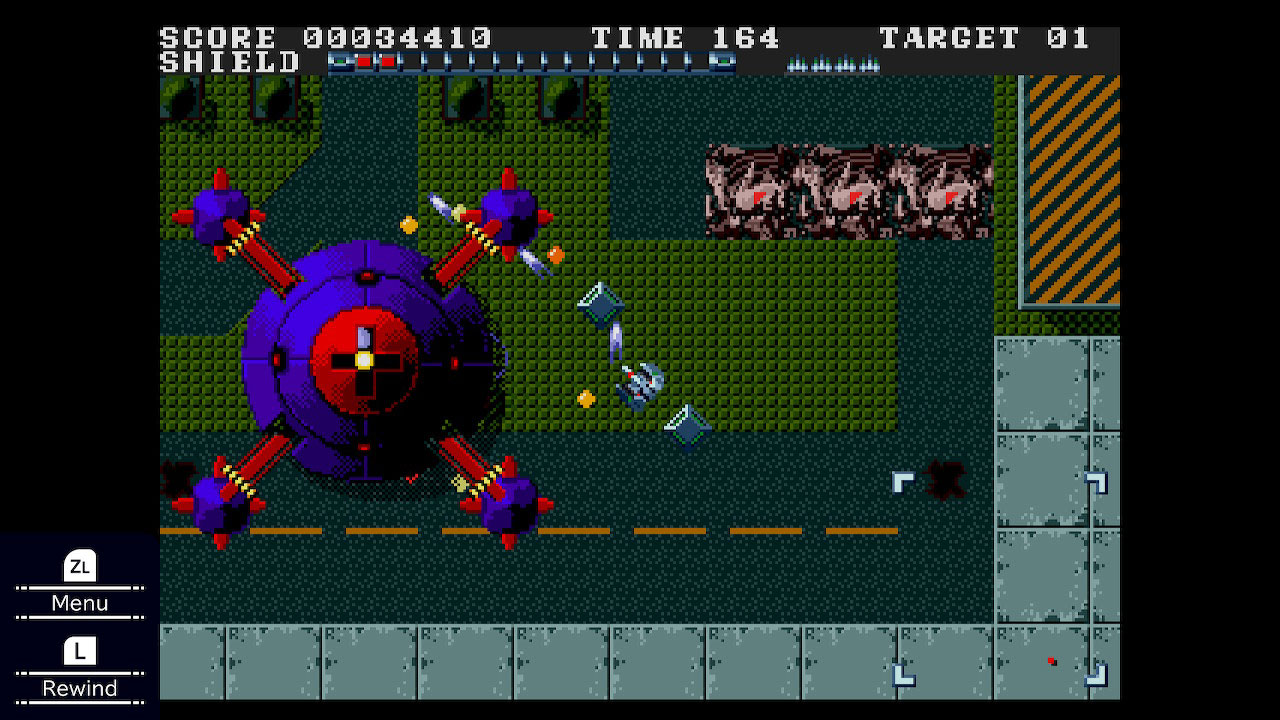1280x720 pixels.
Task: Click the crystal drone below the ship
Action: pyautogui.click(x=687, y=428)
